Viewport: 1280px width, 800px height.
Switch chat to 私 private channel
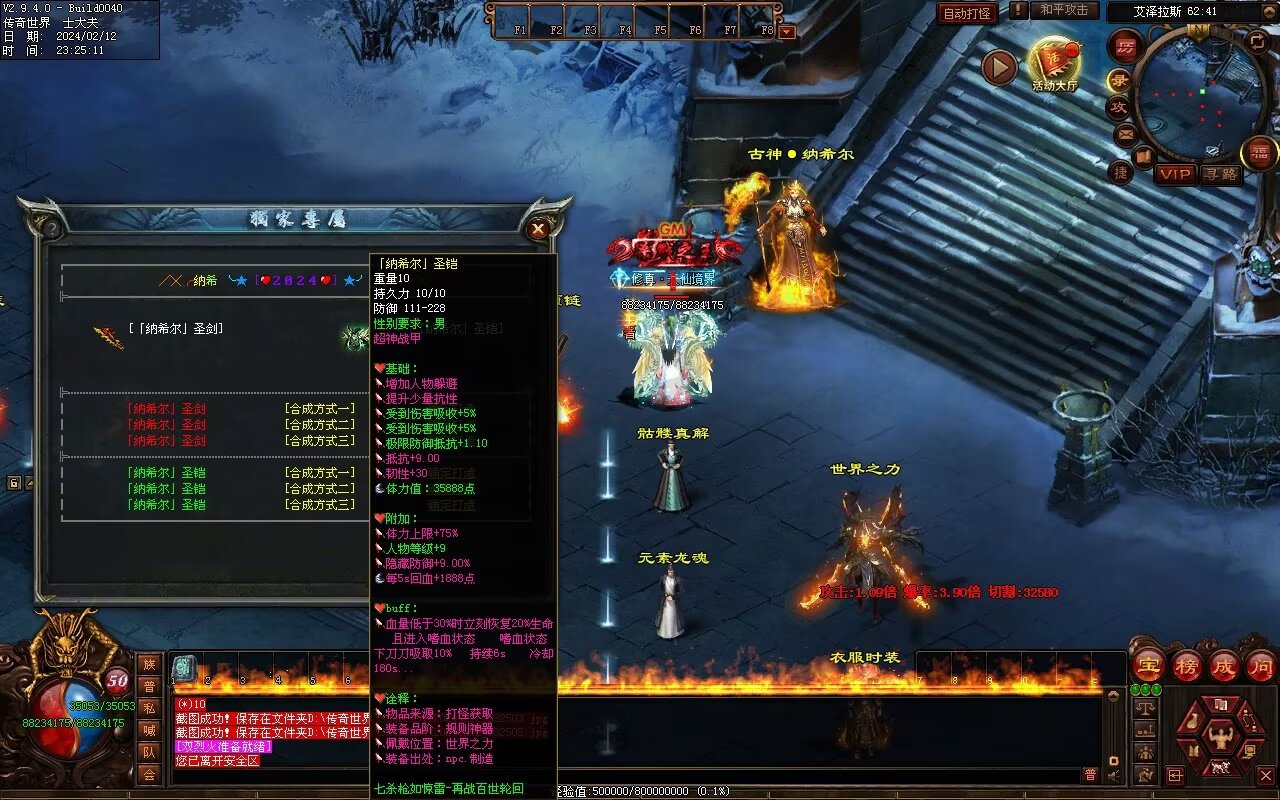[149, 708]
